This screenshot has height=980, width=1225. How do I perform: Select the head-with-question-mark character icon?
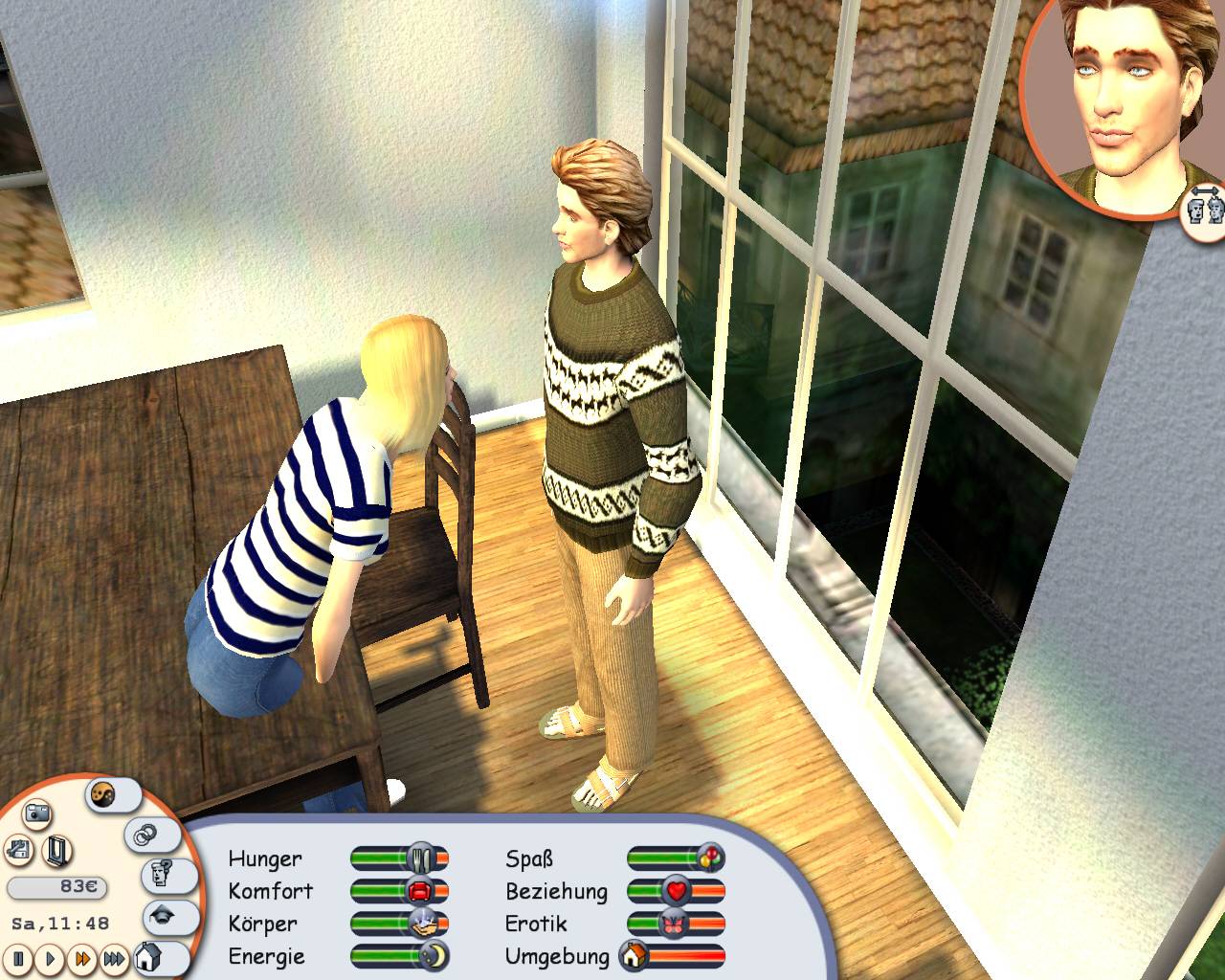click(x=161, y=873)
